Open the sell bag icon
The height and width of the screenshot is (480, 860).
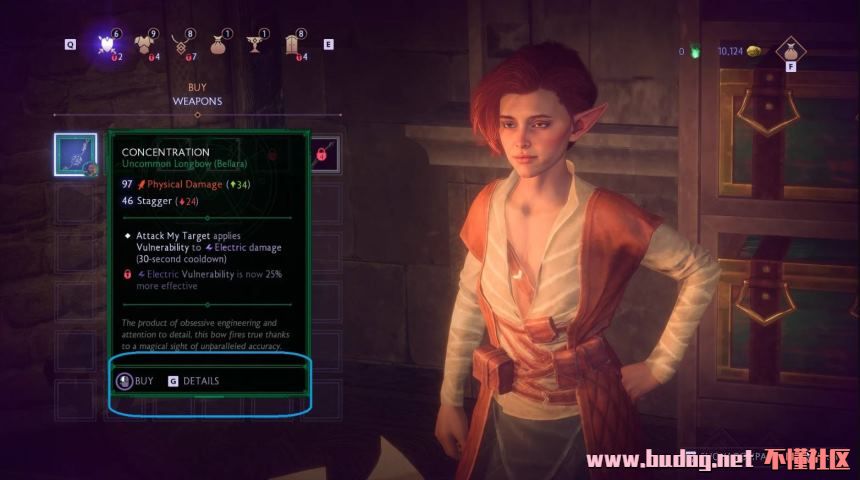790,50
